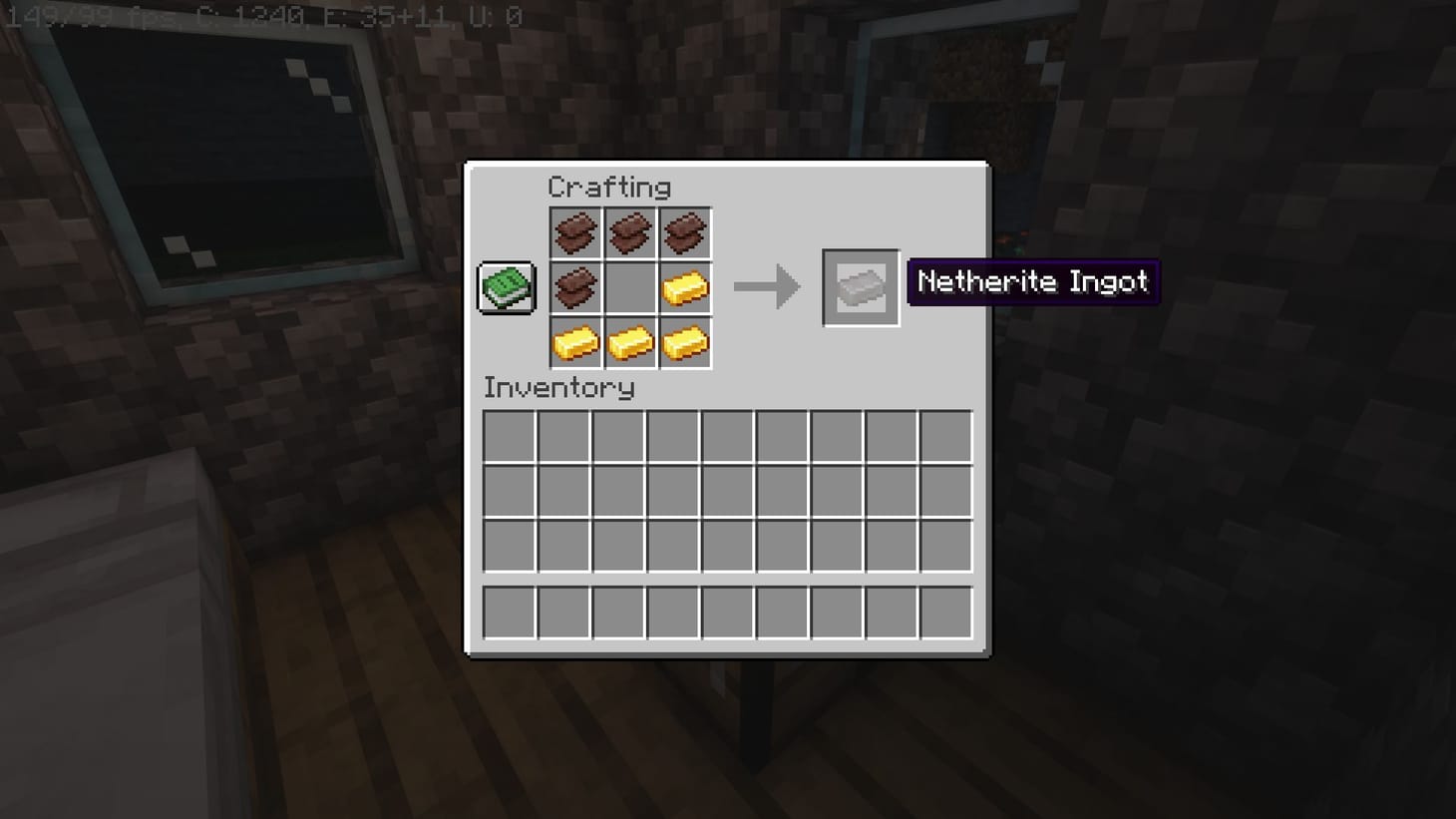Select the first hotbar slot
Viewport: 1456px width, 819px height.
[509, 612]
